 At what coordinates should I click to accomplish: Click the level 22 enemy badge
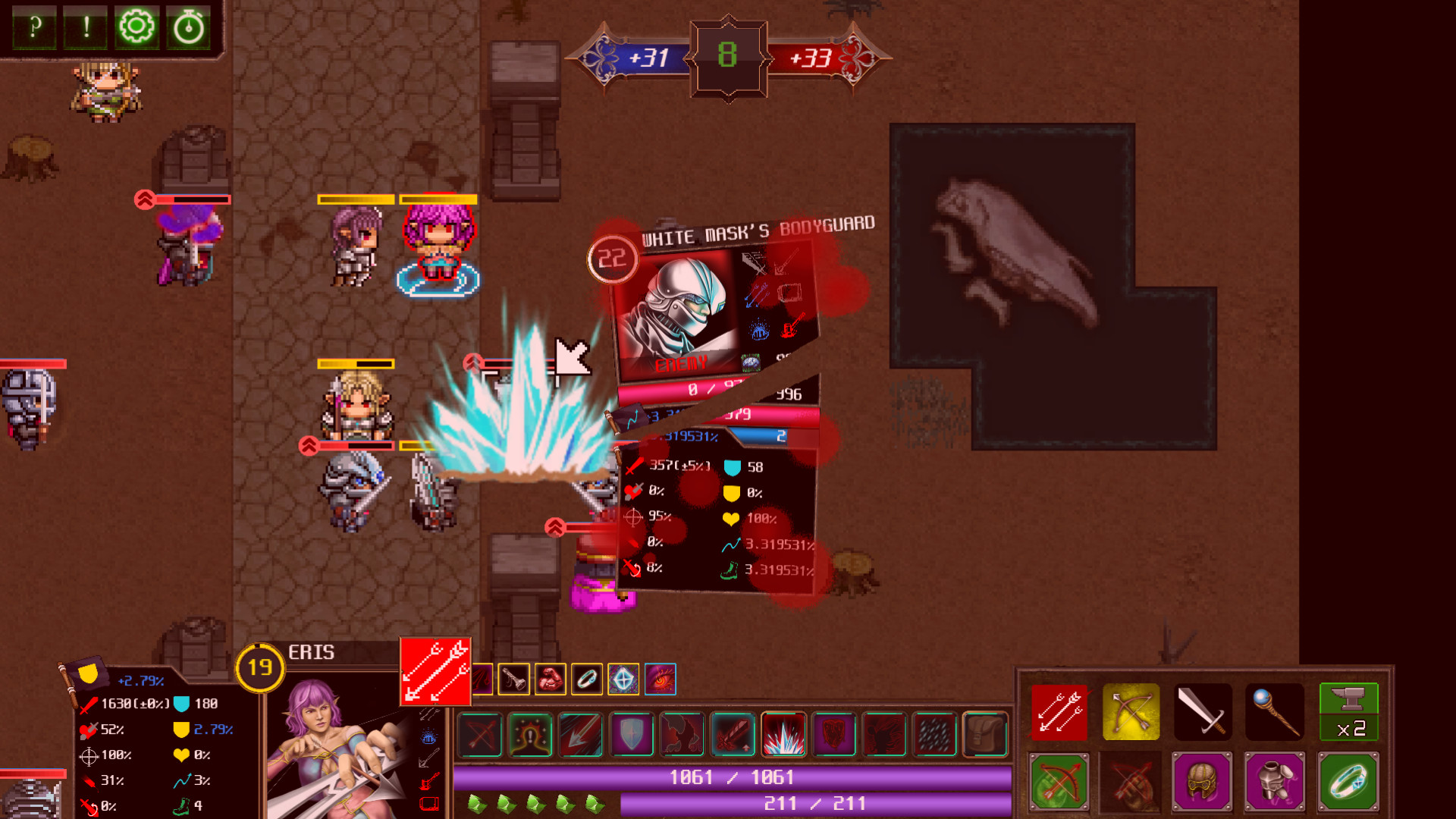click(x=611, y=259)
